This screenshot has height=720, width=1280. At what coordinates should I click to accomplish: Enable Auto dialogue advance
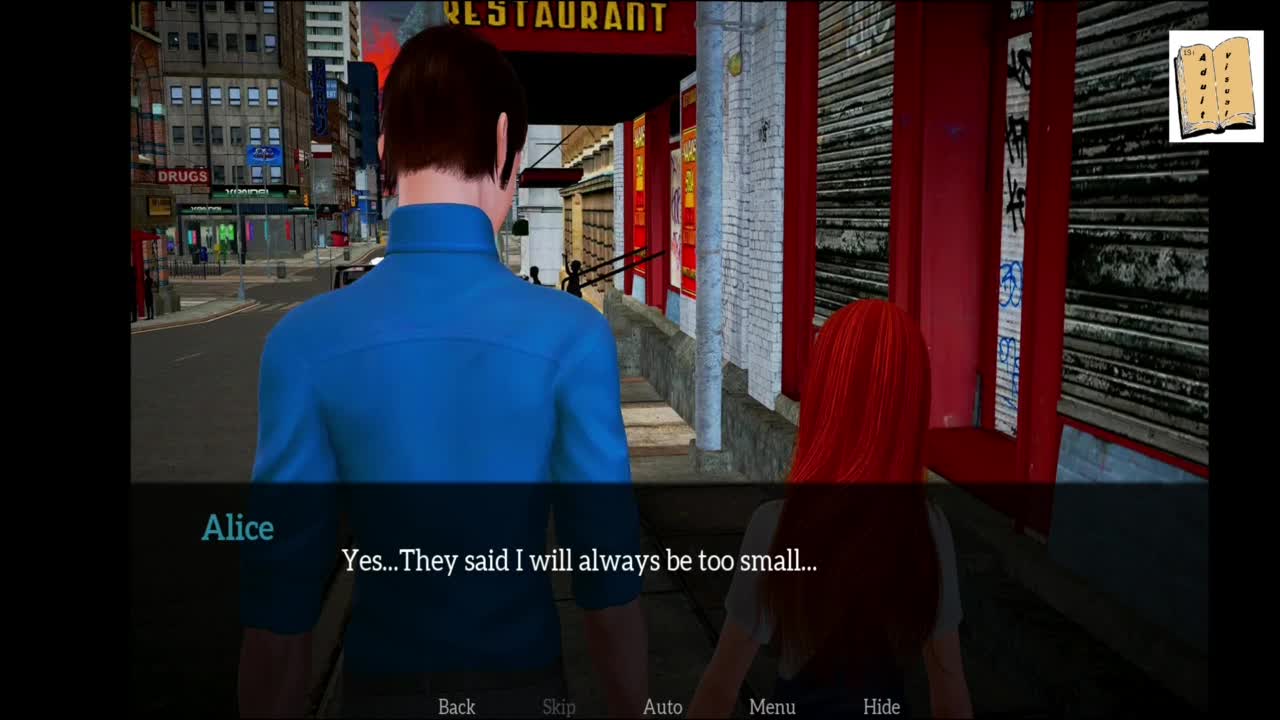pyautogui.click(x=662, y=707)
